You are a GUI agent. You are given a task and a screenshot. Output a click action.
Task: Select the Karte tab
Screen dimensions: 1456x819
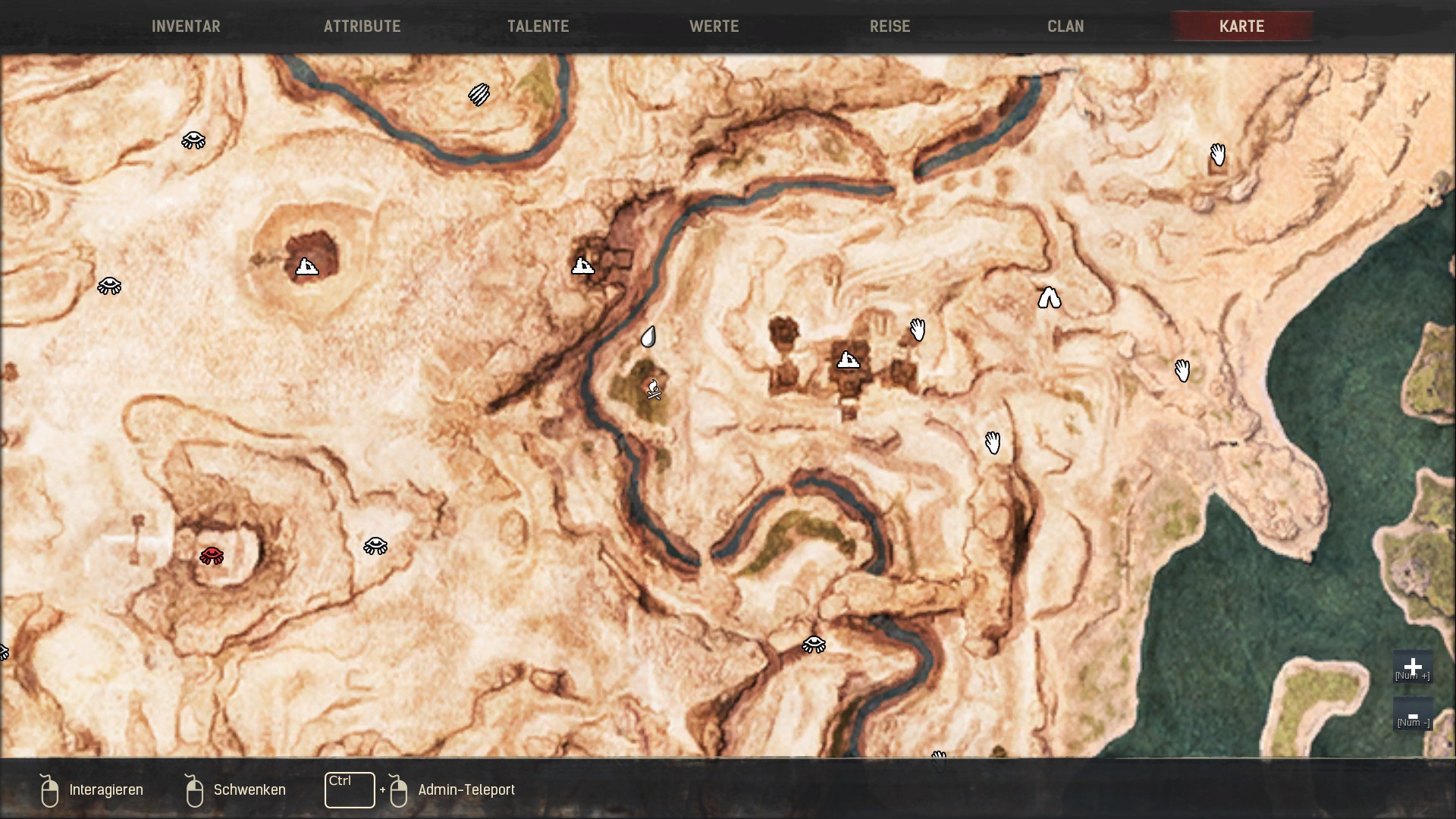pos(1241,27)
